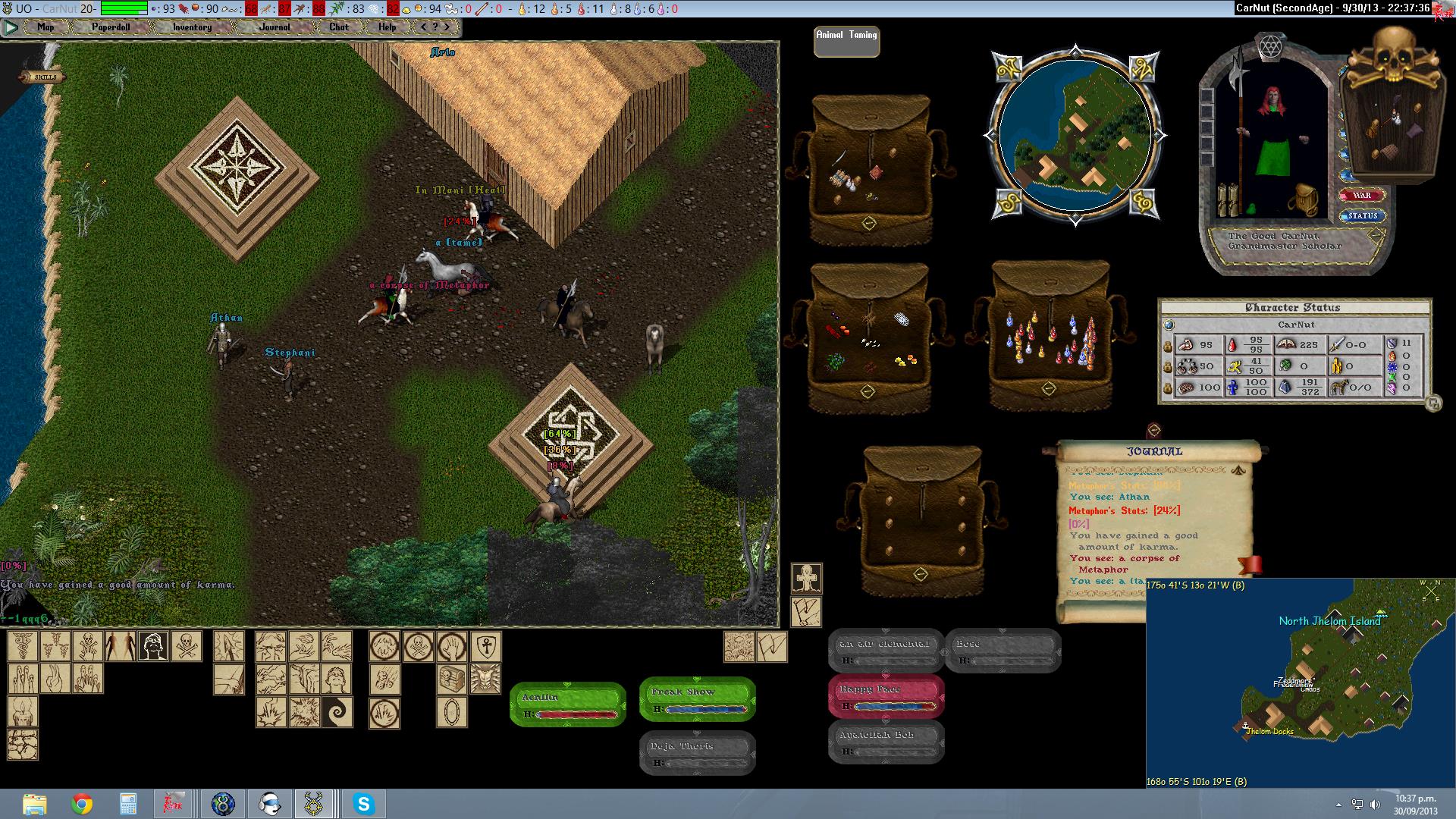Viewport: 1456px width, 819px height.
Task: Open the Journal from the top menu
Action: (275, 27)
